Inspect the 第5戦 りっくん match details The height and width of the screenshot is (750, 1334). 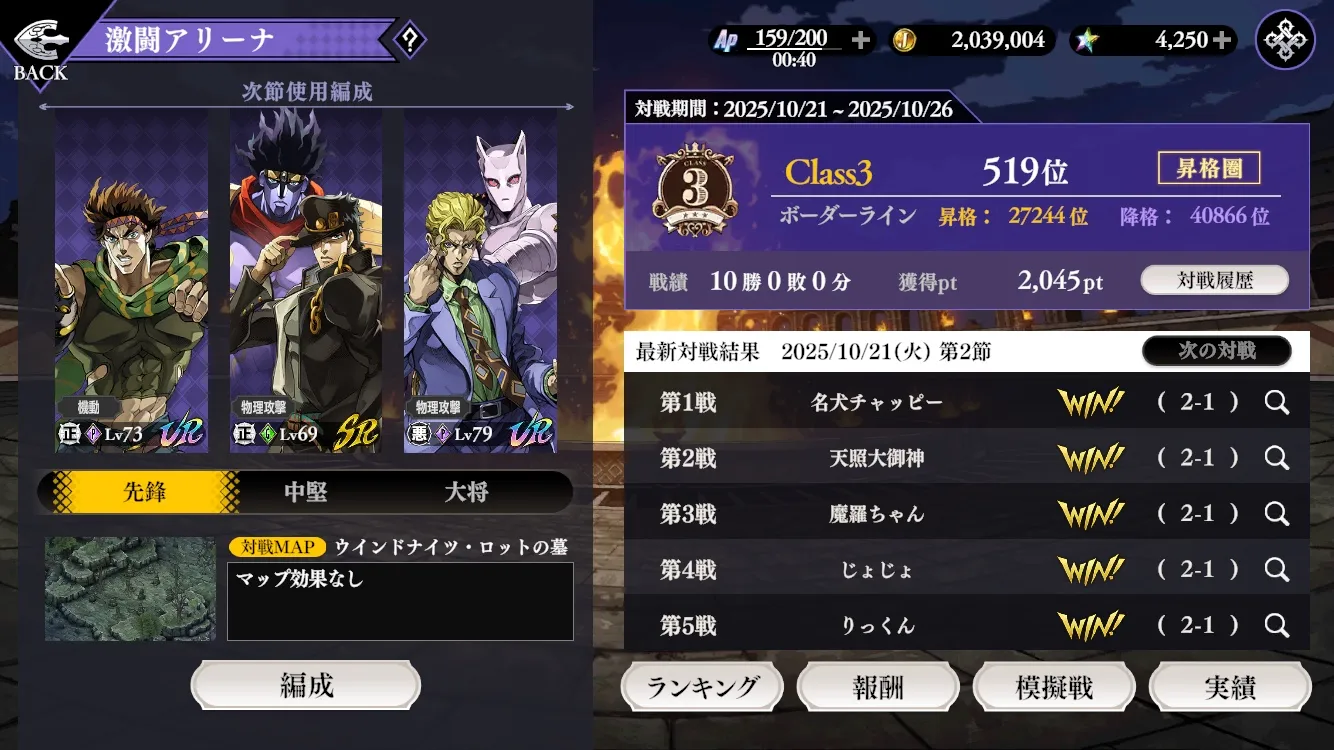pyautogui.click(x=1276, y=626)
